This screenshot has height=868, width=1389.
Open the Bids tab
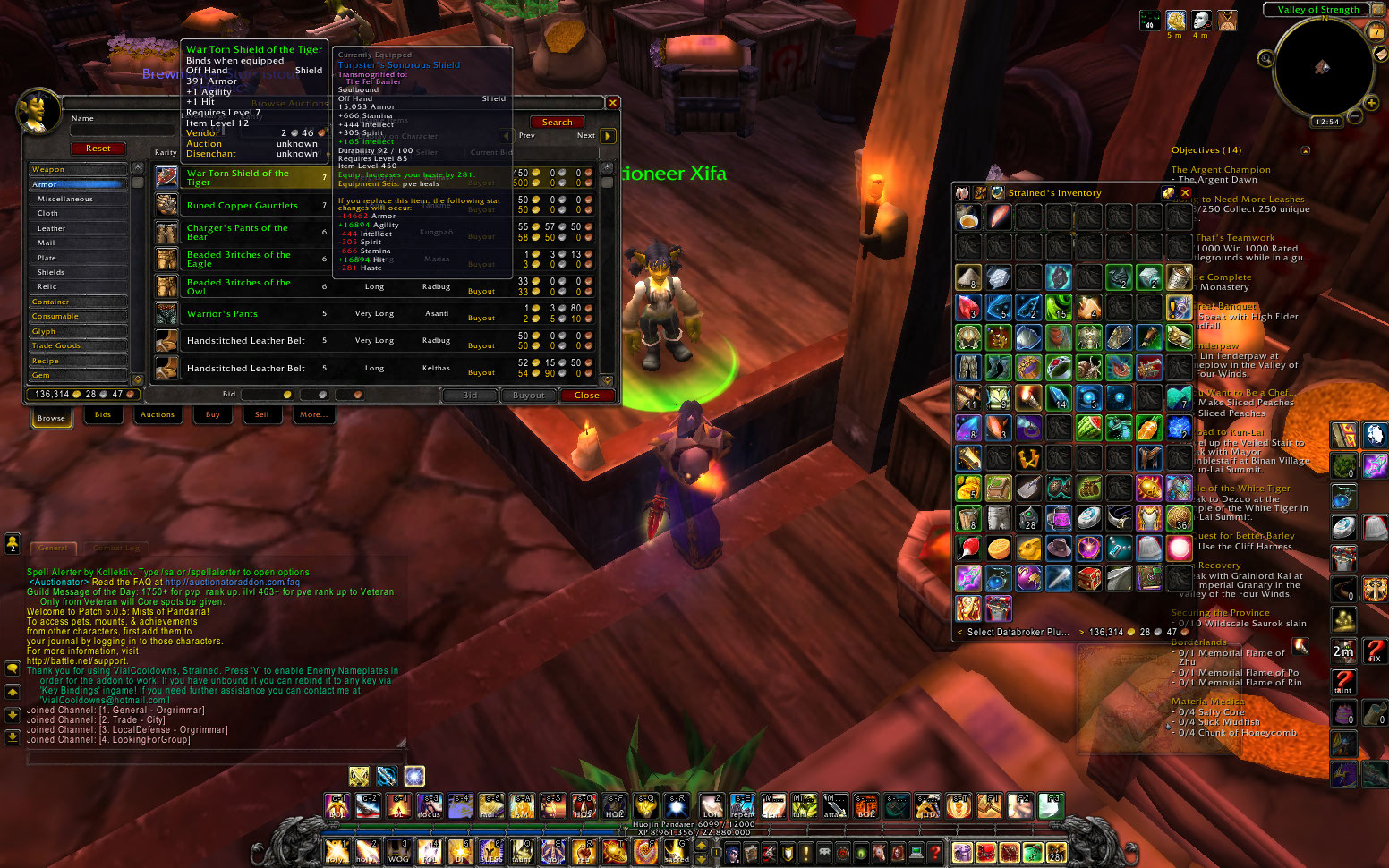pos(103,415)
